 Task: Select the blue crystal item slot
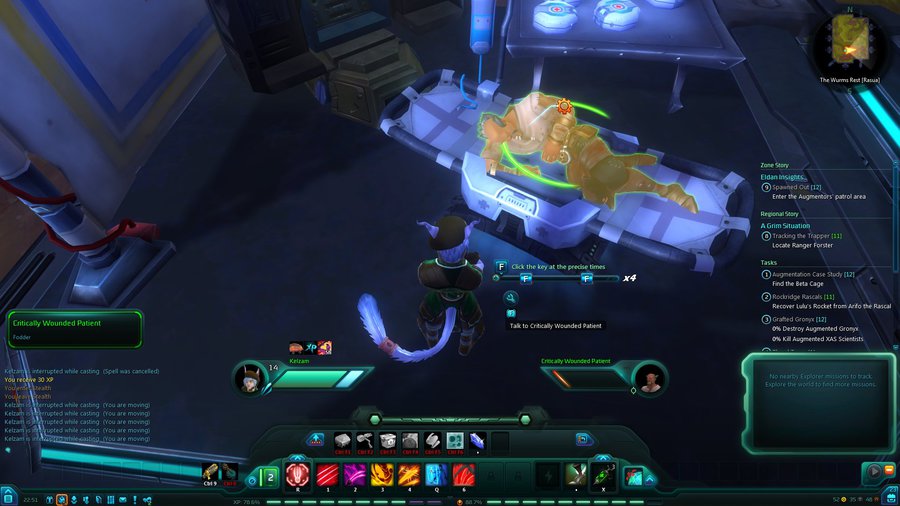478,440
